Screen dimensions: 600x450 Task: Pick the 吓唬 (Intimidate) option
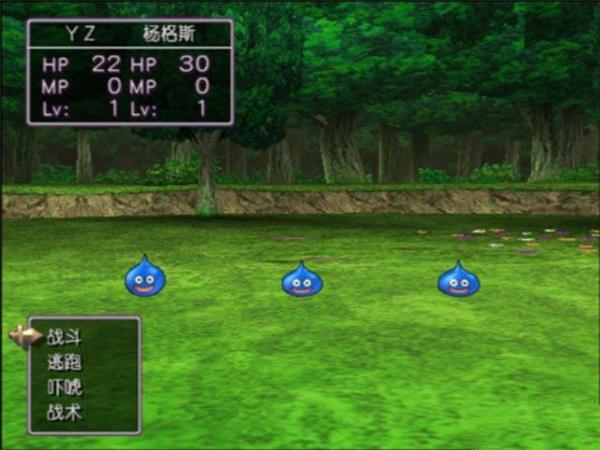click(64, 386)
